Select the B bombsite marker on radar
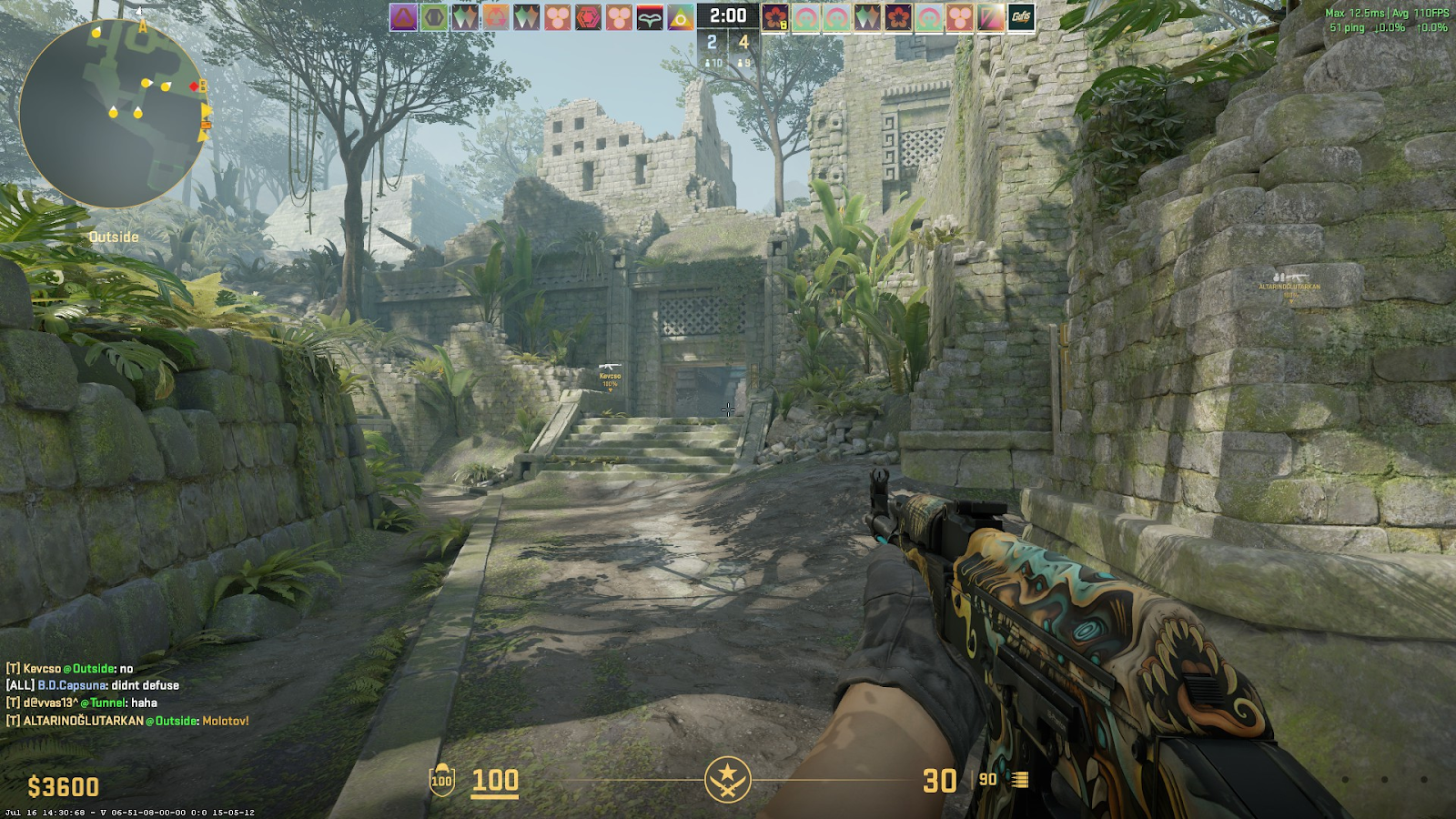This screenshot has width=1456, height=819. point(203,85)
